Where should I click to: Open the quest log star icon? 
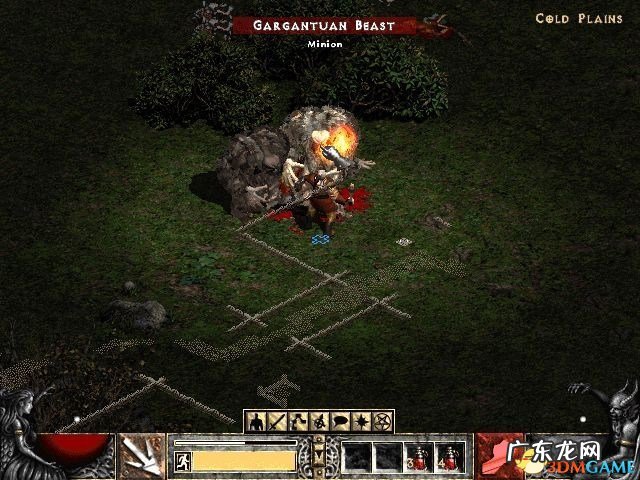click(360, 422)
